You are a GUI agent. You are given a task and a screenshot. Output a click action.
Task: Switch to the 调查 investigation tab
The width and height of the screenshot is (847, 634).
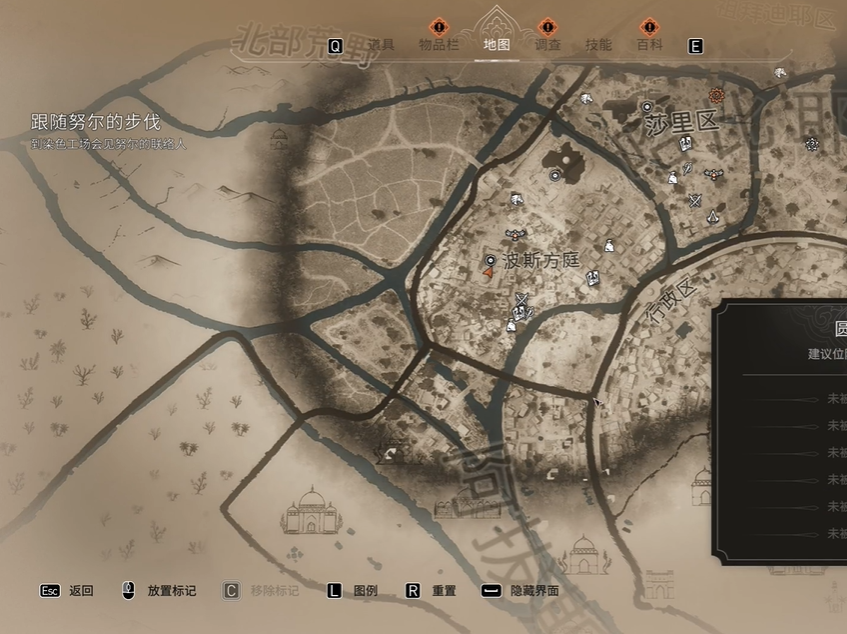[547, 45]
